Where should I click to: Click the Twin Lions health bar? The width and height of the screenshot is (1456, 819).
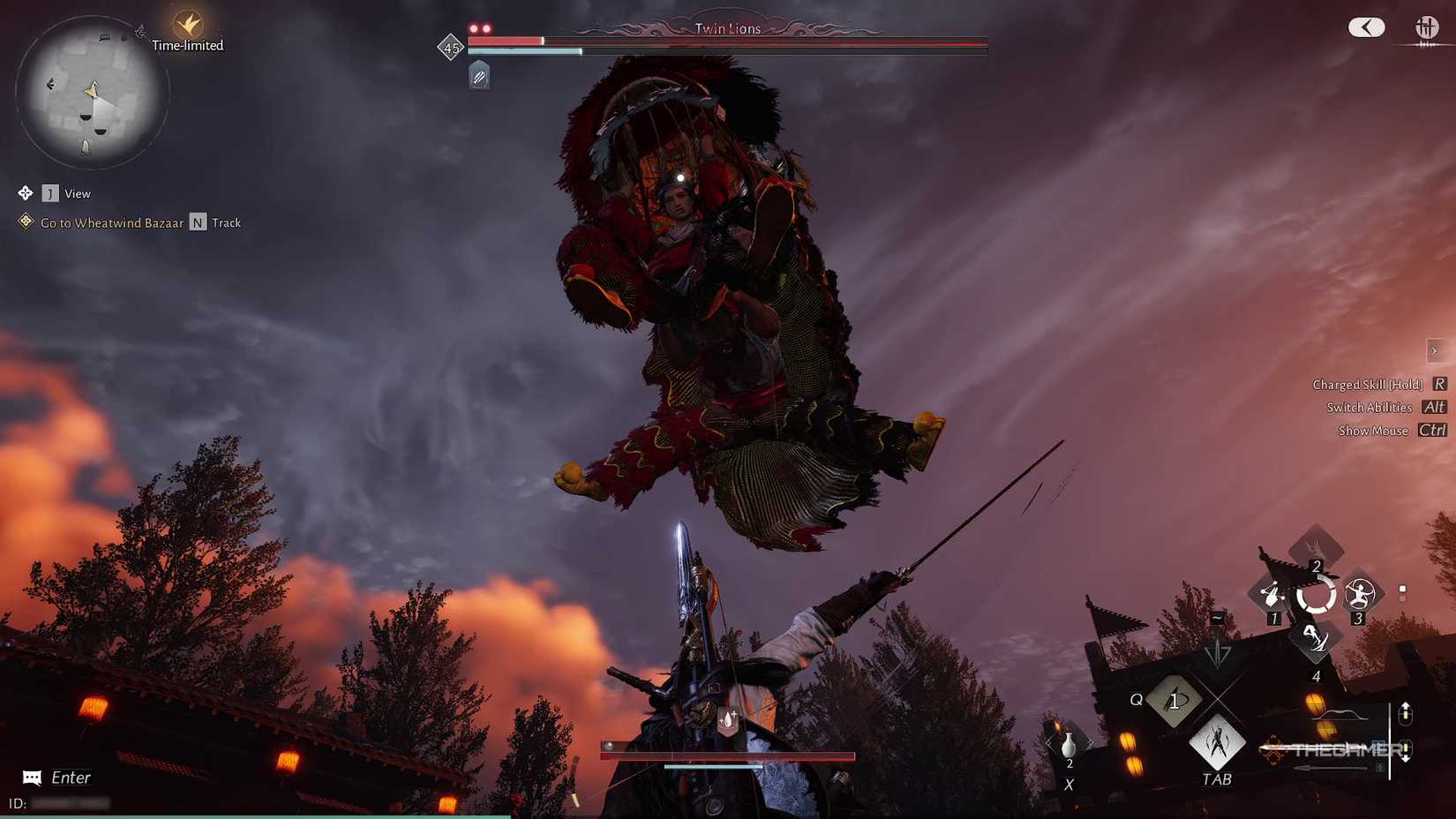point(724,41)
